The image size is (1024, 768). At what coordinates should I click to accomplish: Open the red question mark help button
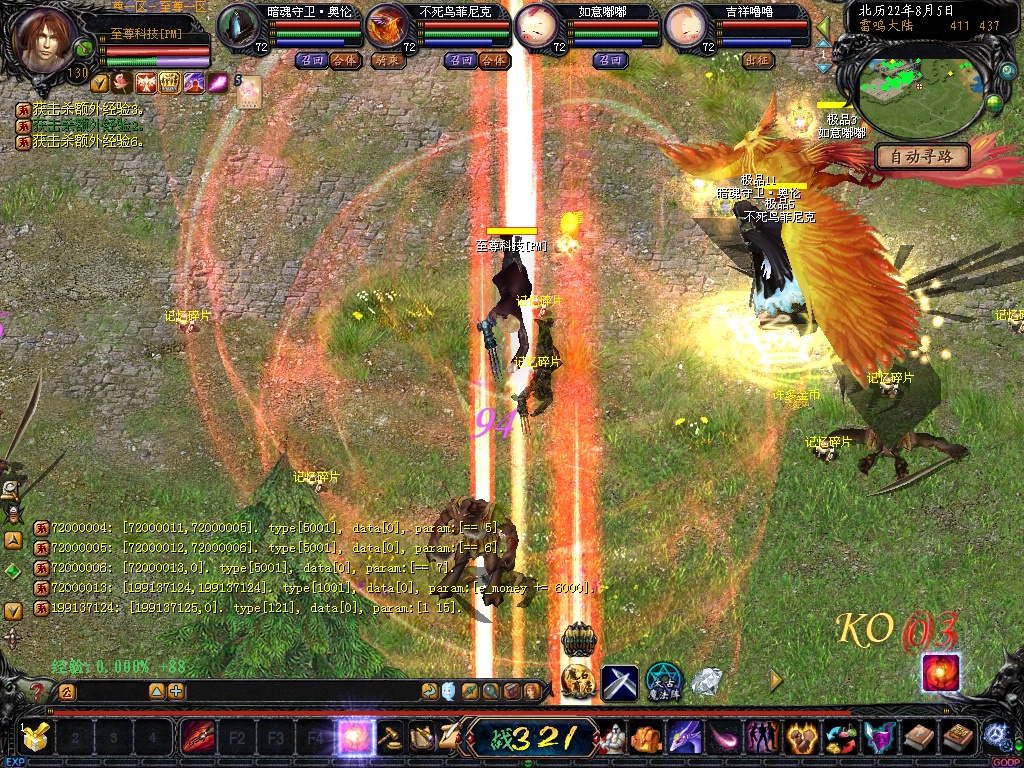click(x=37, y=691)
